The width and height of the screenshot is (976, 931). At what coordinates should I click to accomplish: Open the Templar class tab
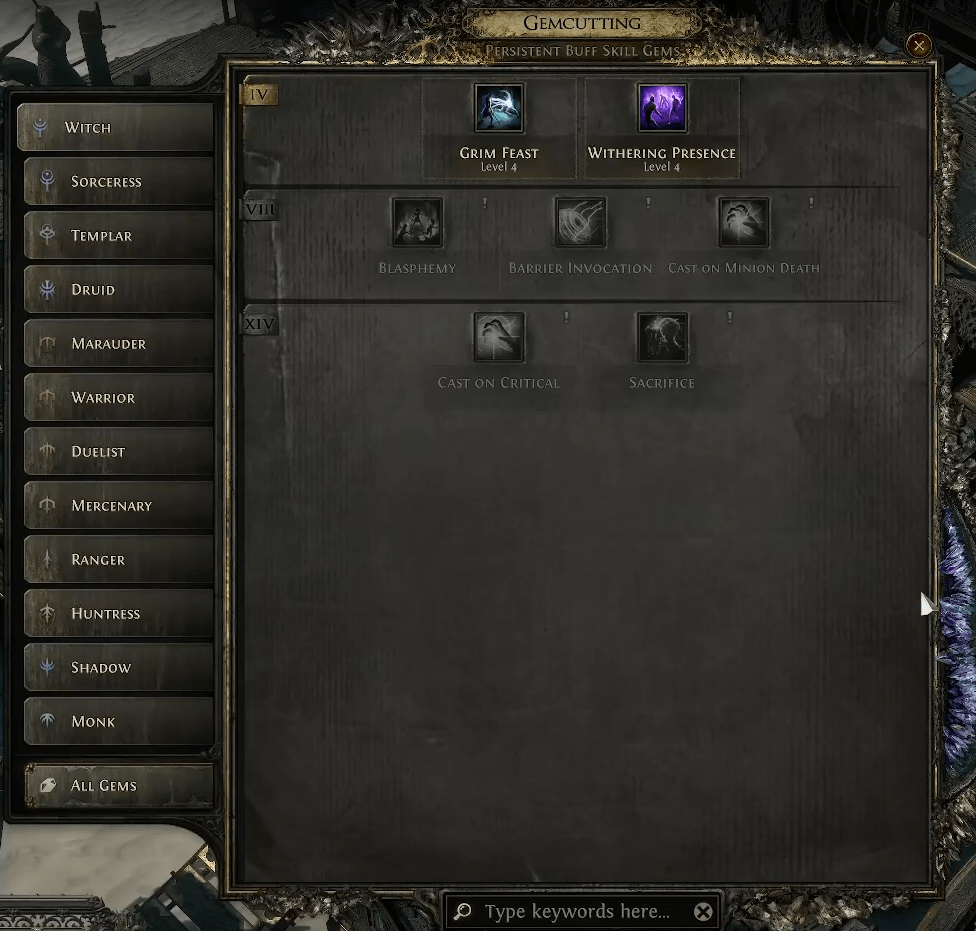pos(118,236)
